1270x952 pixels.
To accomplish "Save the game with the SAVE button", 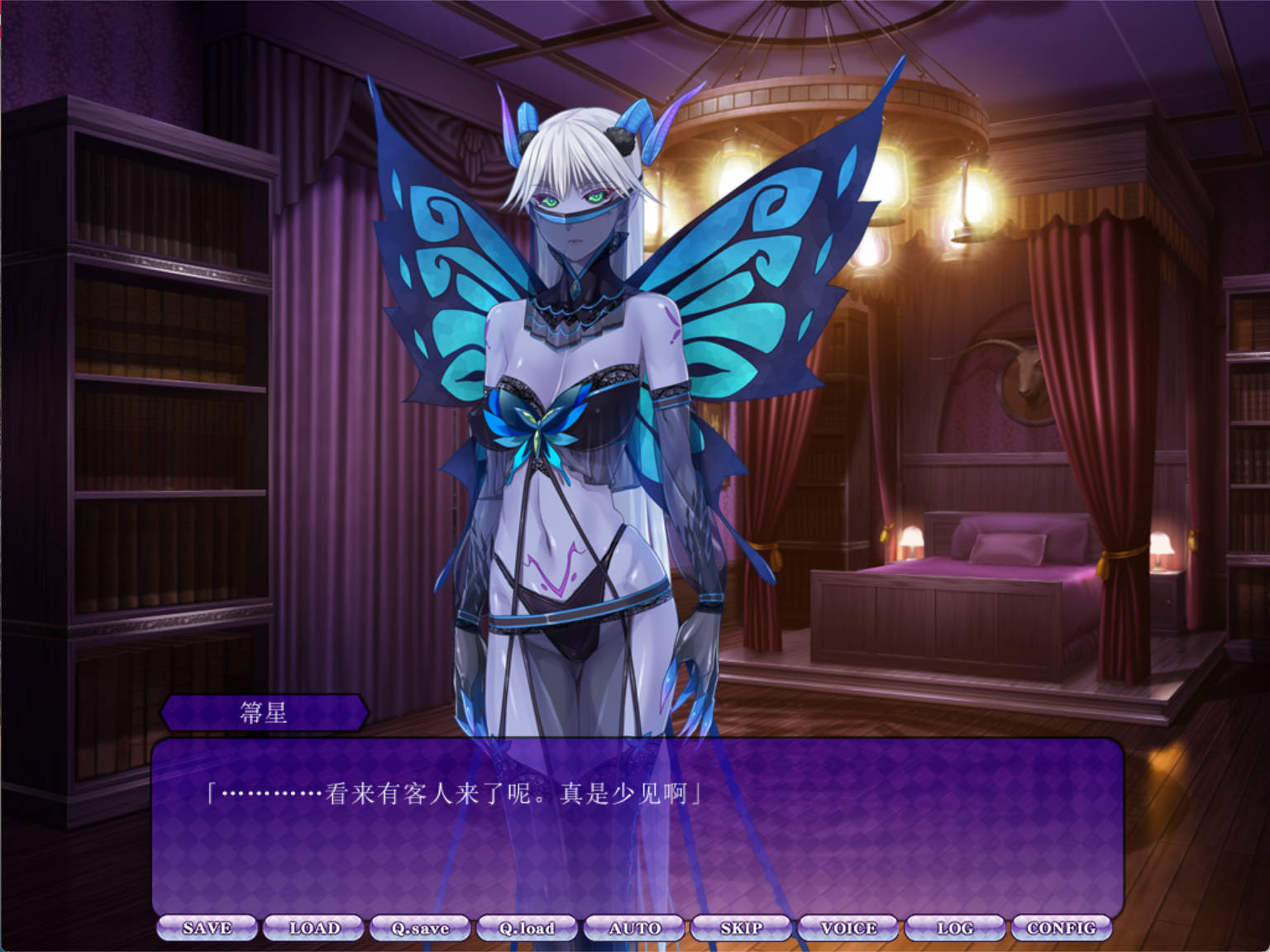I will pos(209,927).
